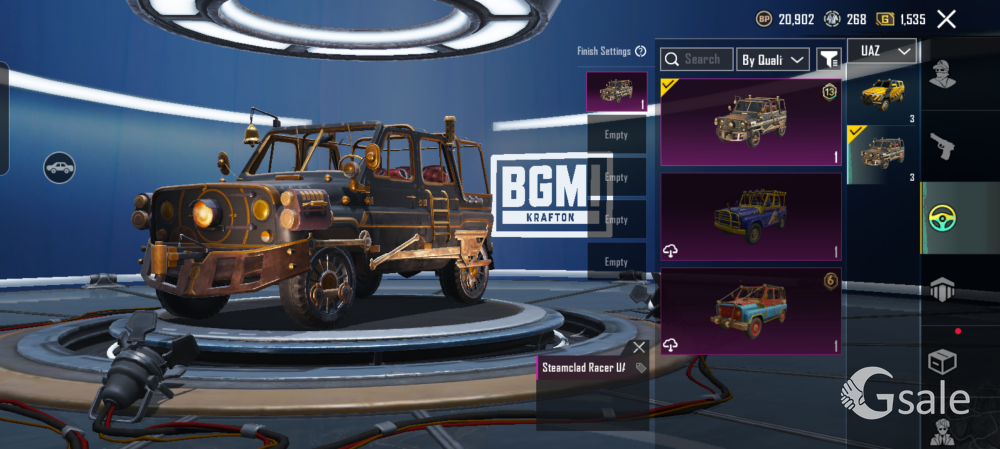Choose the checked steampunk UAZ model thumbnail

click(883, 153)
